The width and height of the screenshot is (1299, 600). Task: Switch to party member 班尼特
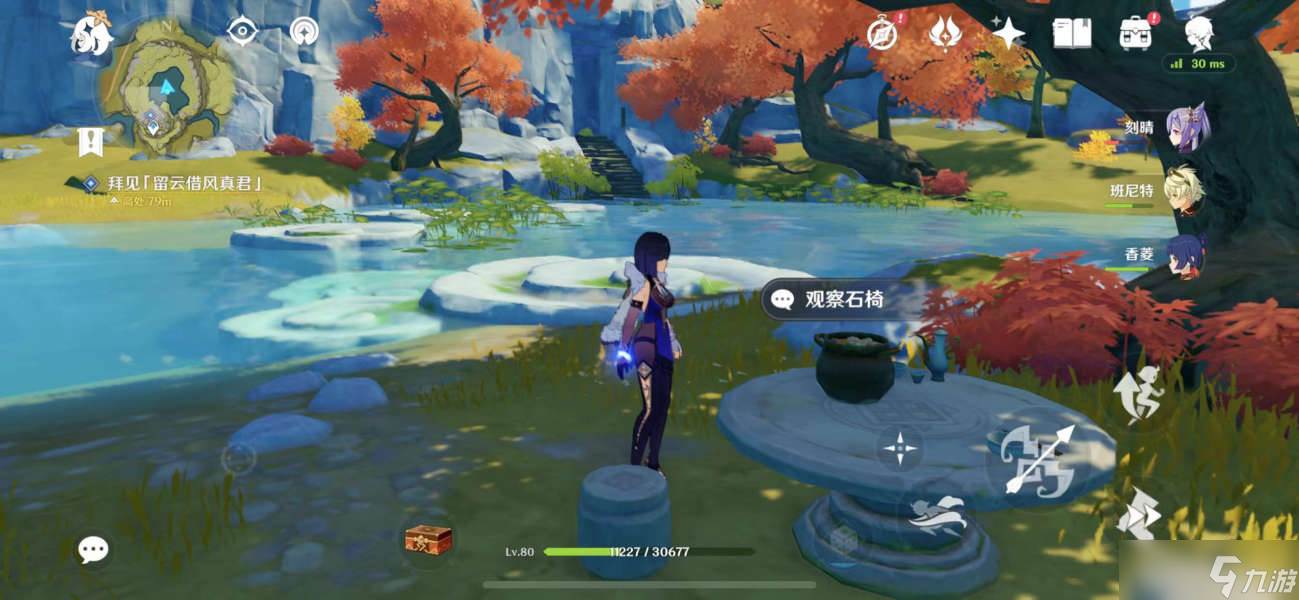pos(1185,190)
